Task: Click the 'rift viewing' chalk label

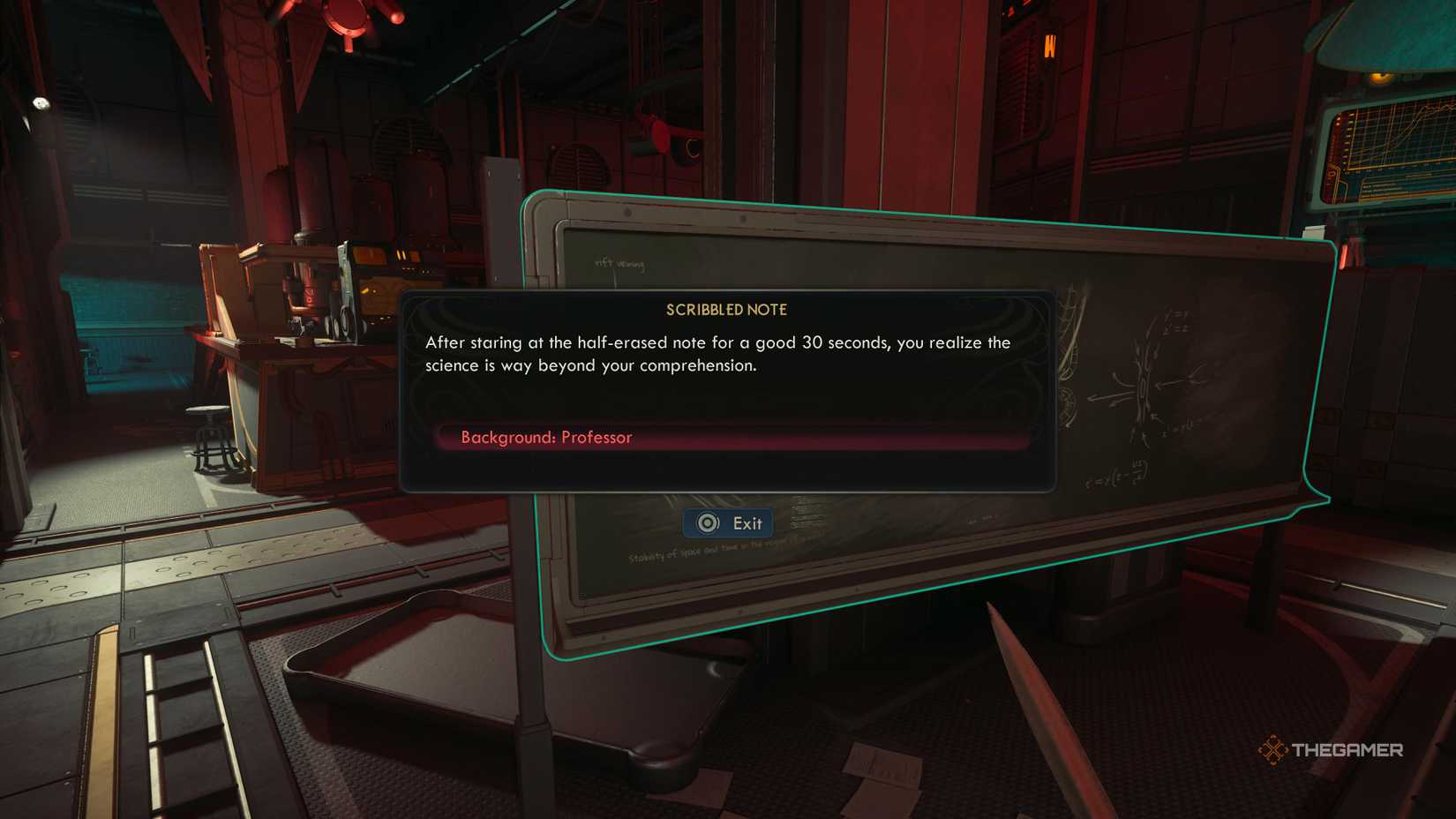Action: (620, 262)
